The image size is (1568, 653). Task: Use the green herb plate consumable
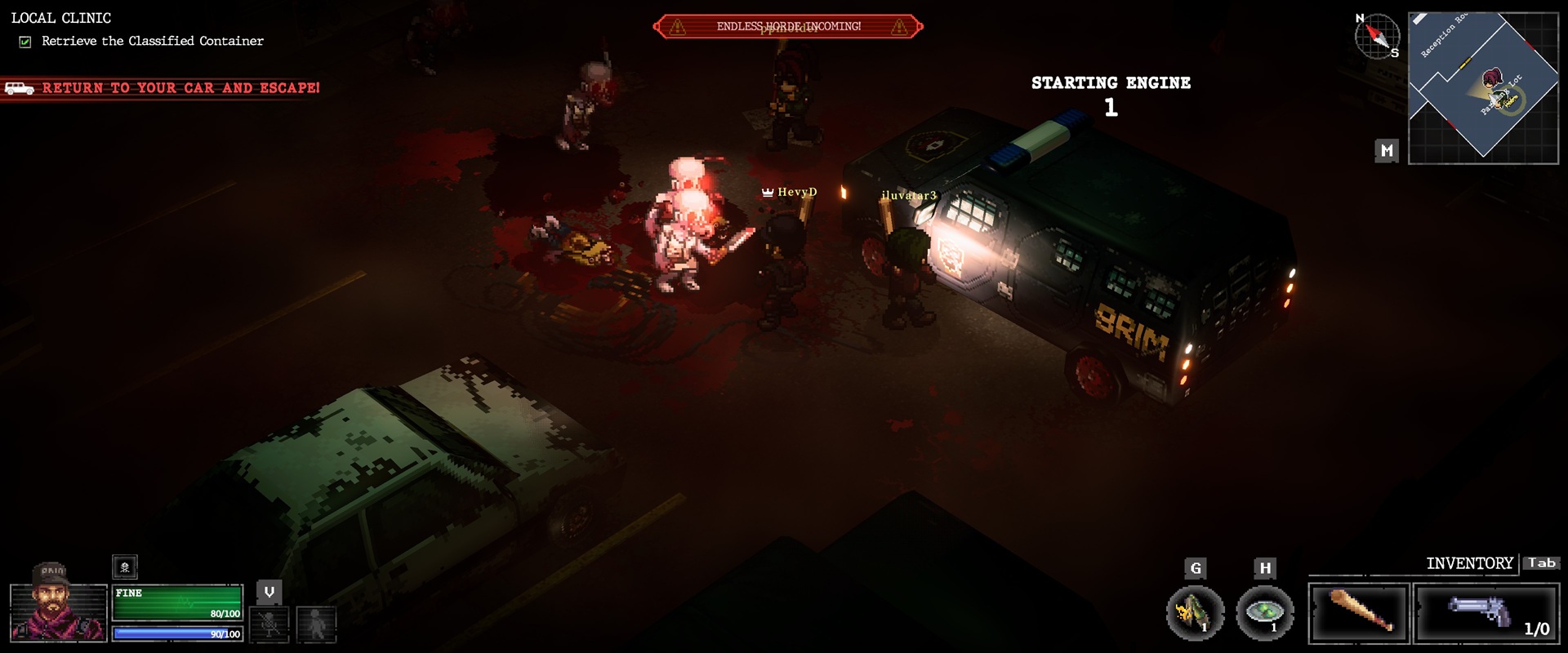tap(1265, 612)
